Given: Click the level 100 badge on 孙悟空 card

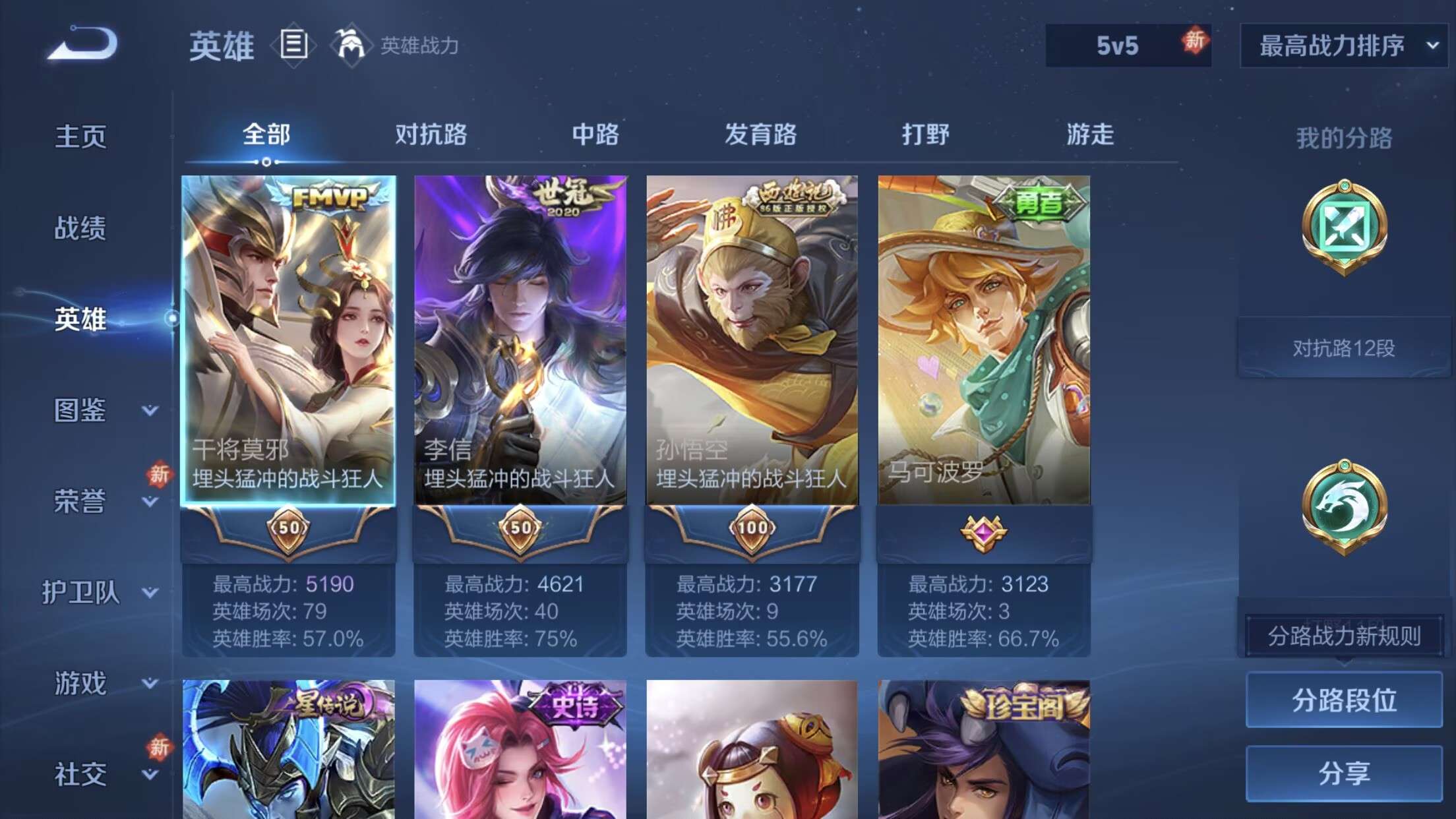Looking at the screenshot, I should [x=753, y=529].
